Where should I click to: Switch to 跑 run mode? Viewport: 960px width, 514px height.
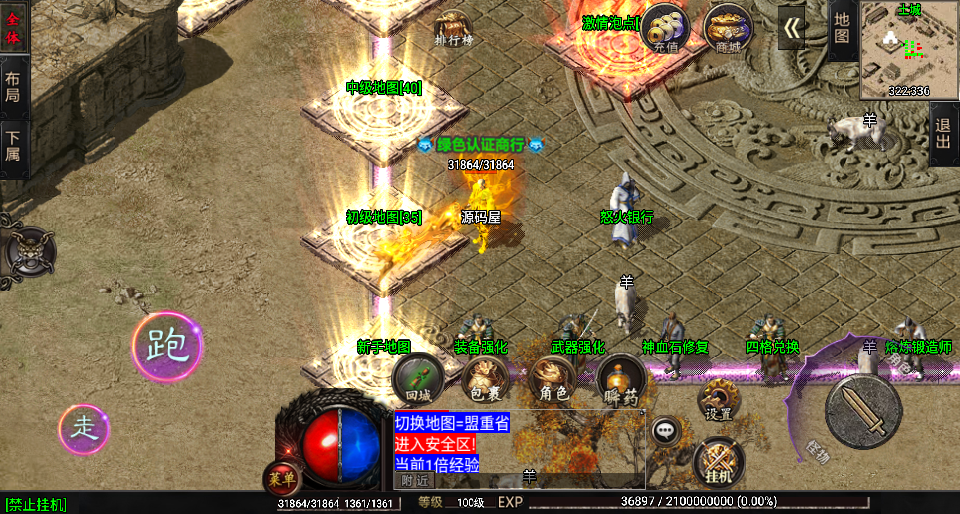[167, 345]
